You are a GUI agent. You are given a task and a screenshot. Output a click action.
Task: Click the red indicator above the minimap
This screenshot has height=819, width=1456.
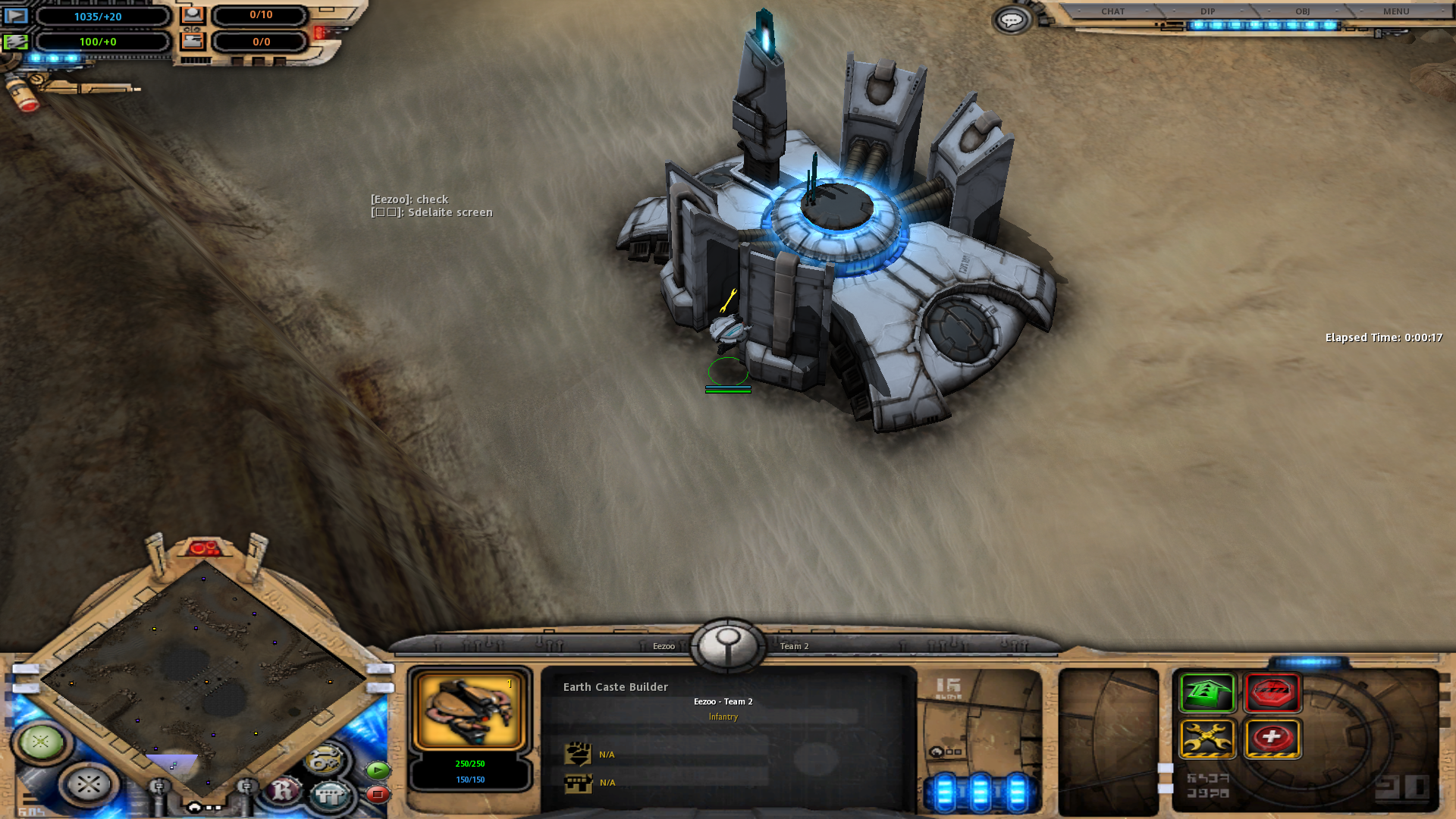point(203,547)
